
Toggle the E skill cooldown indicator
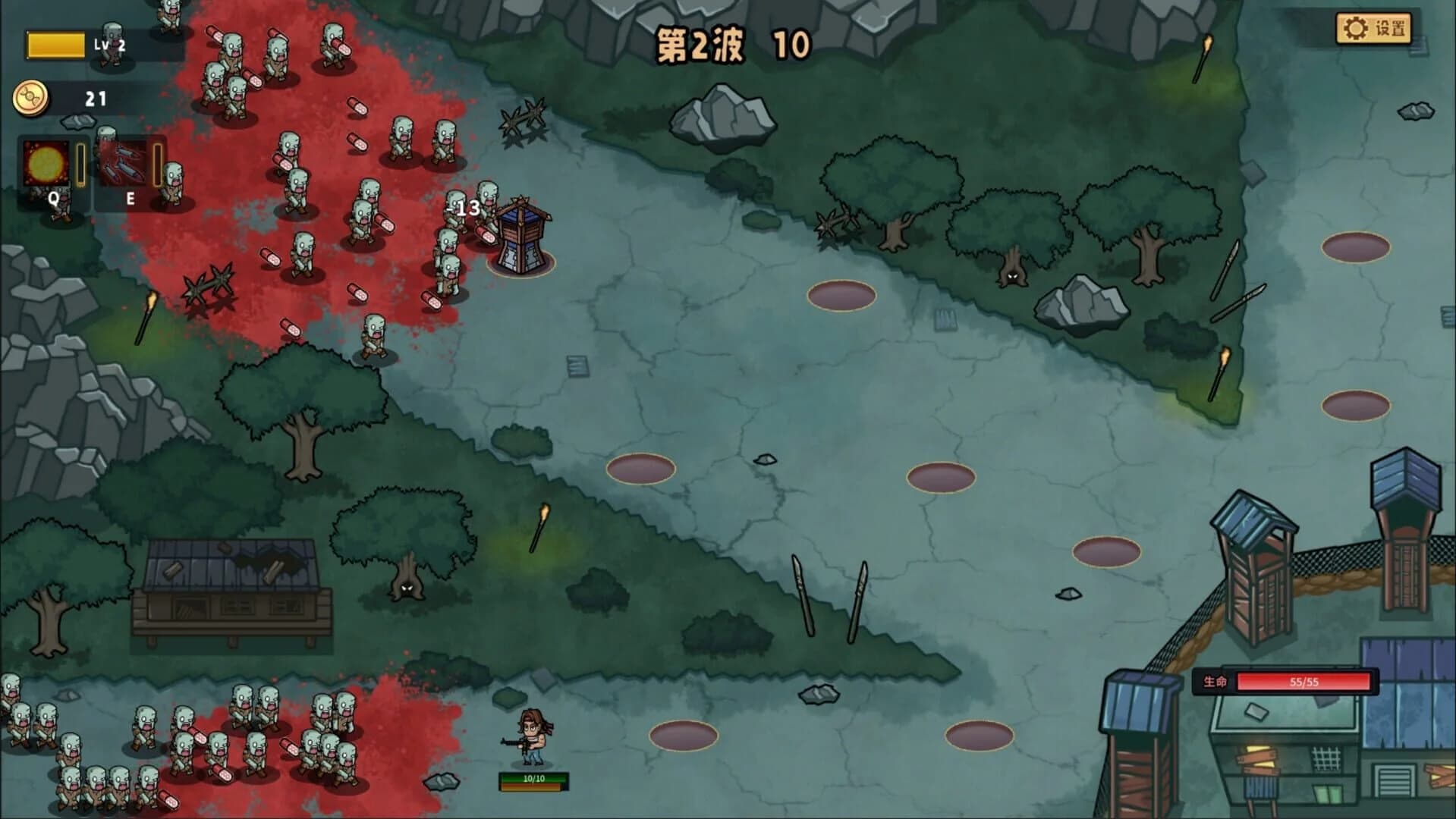(x=159, y=165)
